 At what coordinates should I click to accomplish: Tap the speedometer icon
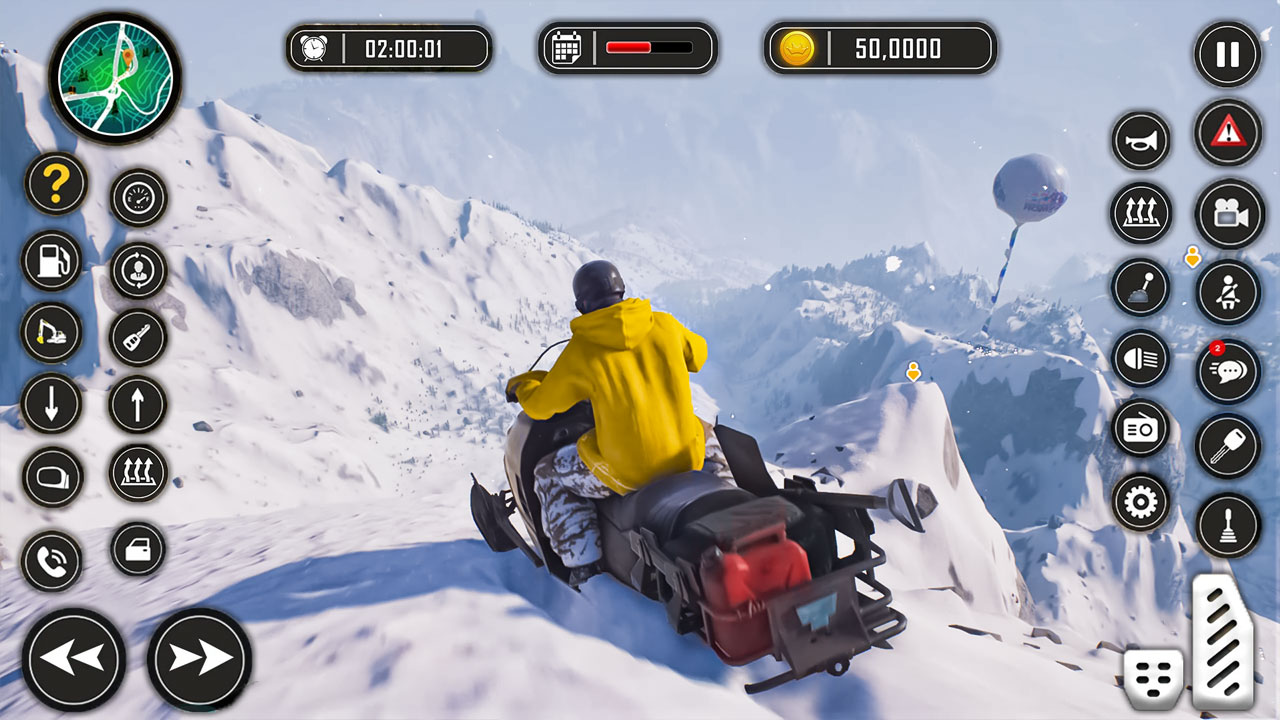click(139, 196)
